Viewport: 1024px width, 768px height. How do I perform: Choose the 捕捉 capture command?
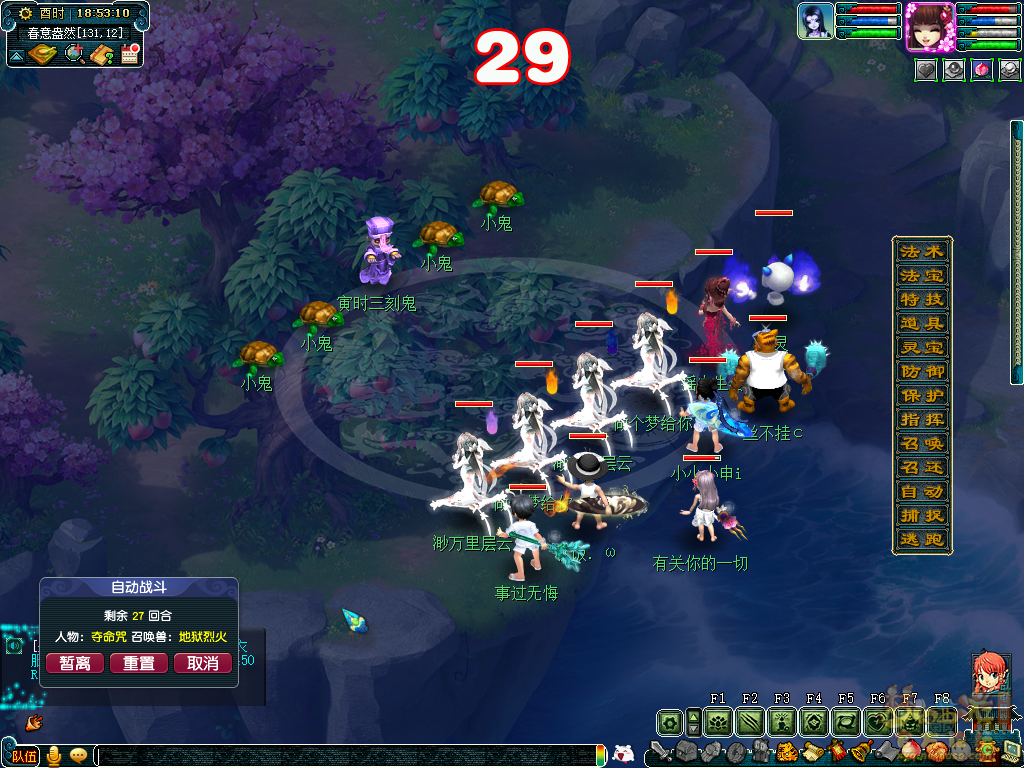(x=921, y=515)
